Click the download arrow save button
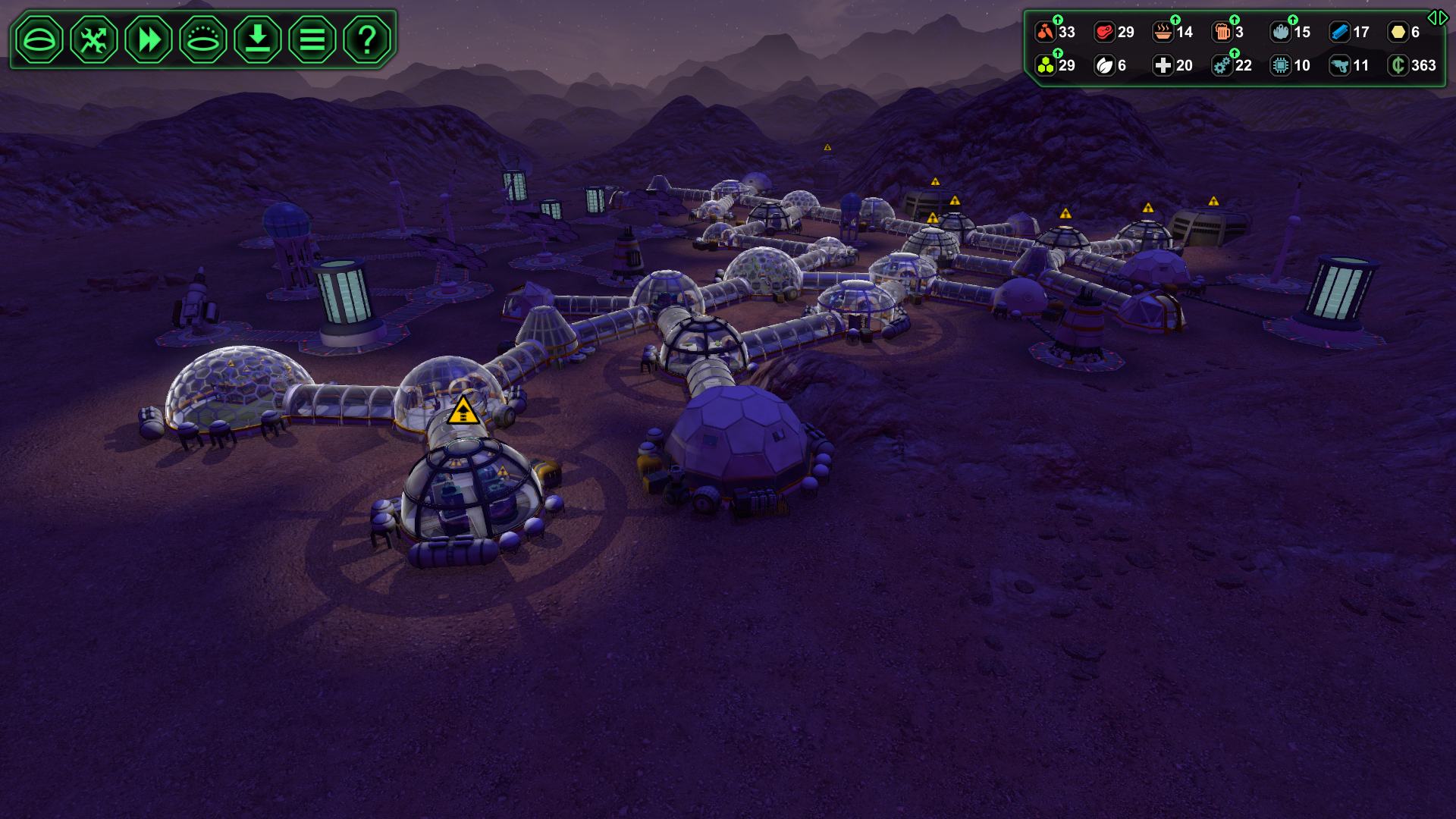The height and width of the screenshot is (819, 1456). click(x=258, y=39)
